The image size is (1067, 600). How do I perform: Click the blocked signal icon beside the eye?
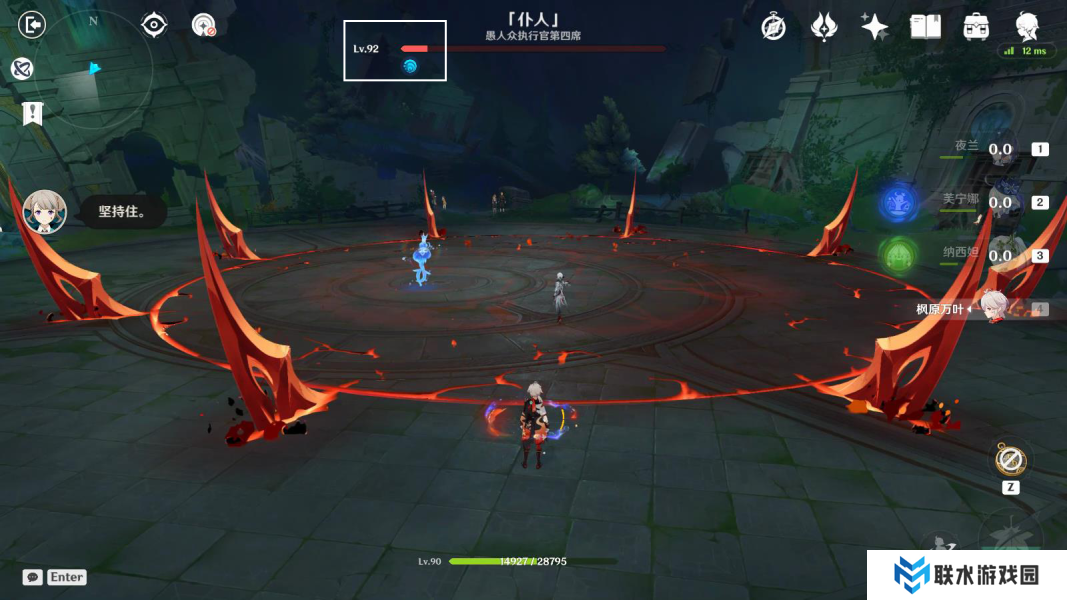[204, 25]
